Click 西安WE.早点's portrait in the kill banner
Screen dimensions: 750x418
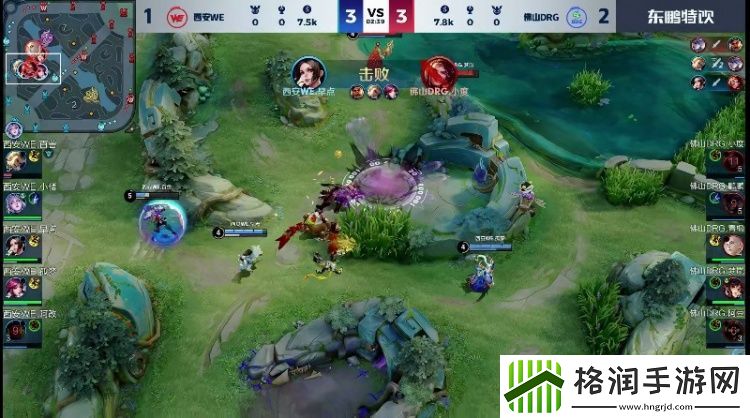pos(307,73)
